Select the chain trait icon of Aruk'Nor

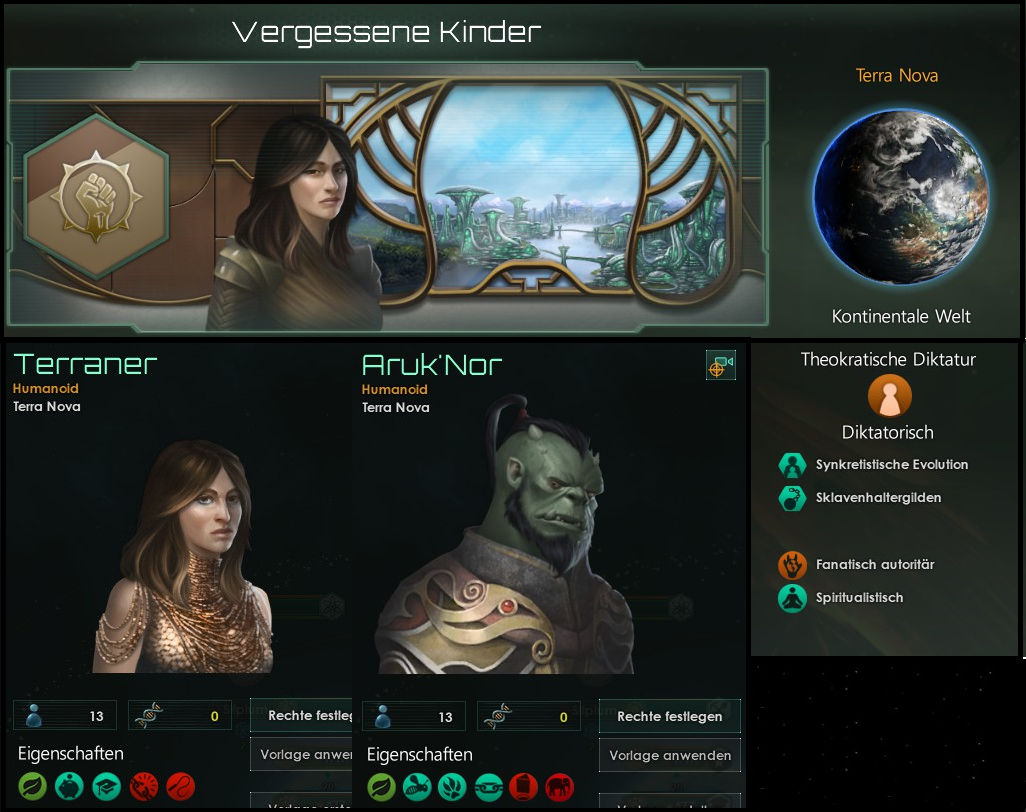click(488, 787)
